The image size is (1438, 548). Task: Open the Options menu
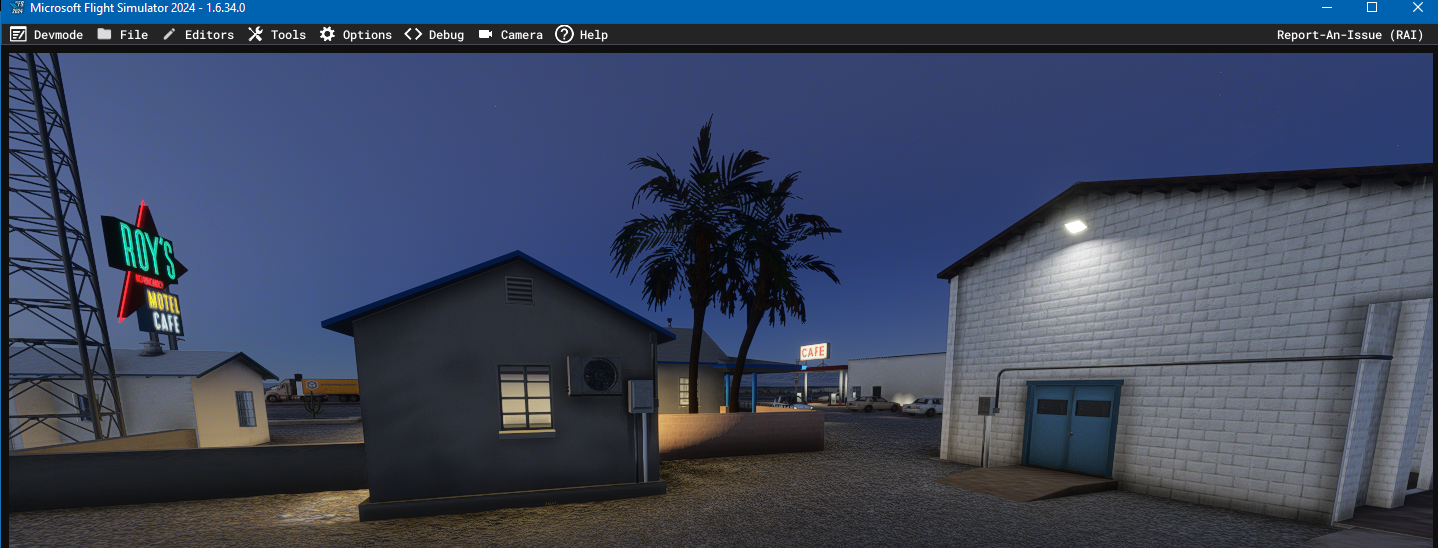coord(356,35)
